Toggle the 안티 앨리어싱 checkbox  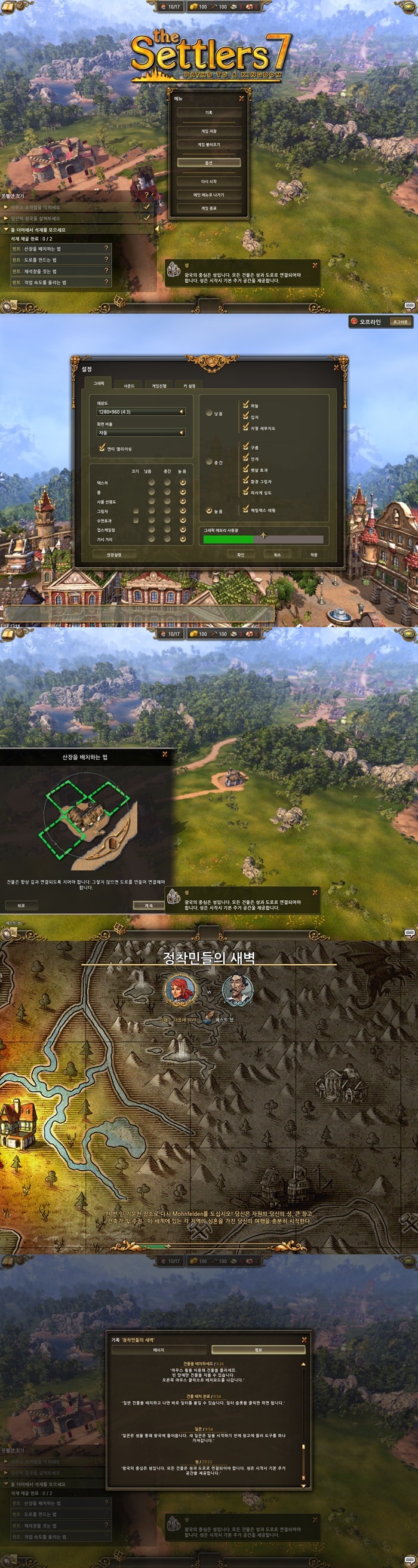(102, 448)
